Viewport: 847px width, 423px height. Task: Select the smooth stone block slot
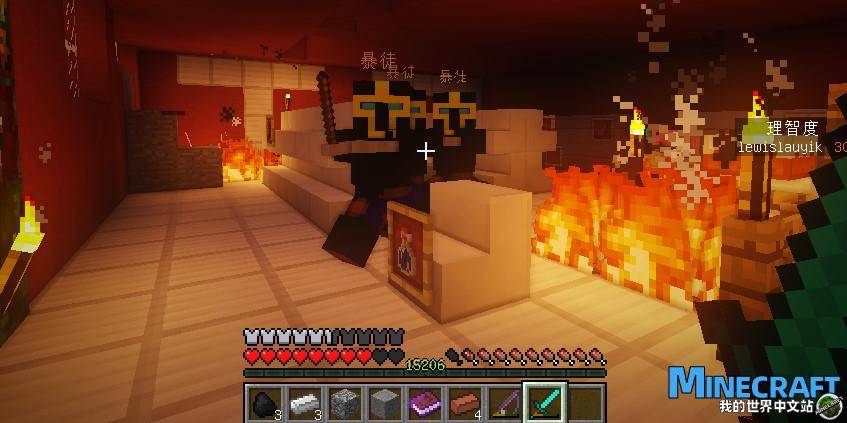point(383,403)
